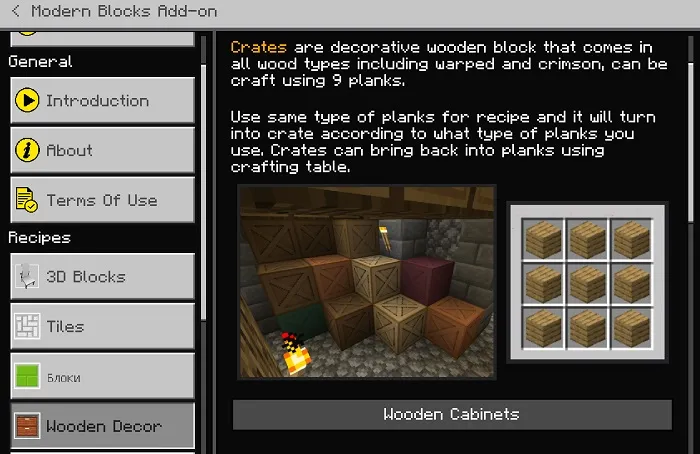Show the Terms Of Use

click(102, 201)
